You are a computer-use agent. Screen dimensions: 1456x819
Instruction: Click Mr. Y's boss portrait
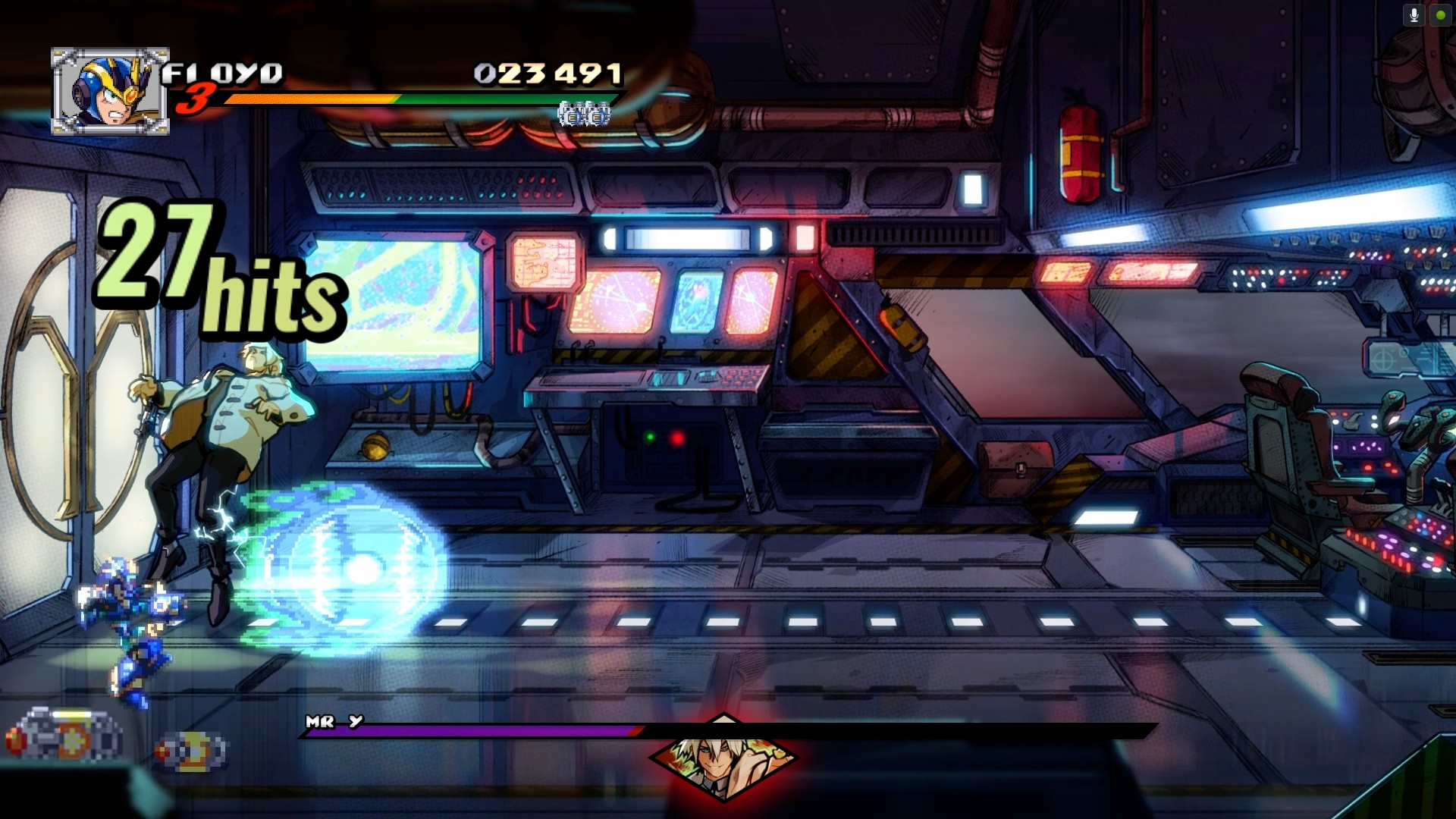[724, 766]
